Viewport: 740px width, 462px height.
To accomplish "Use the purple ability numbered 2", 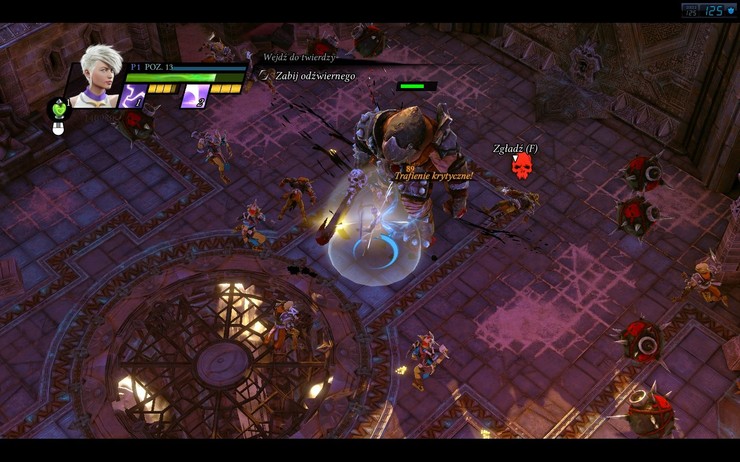I will (x=194, y=96).
